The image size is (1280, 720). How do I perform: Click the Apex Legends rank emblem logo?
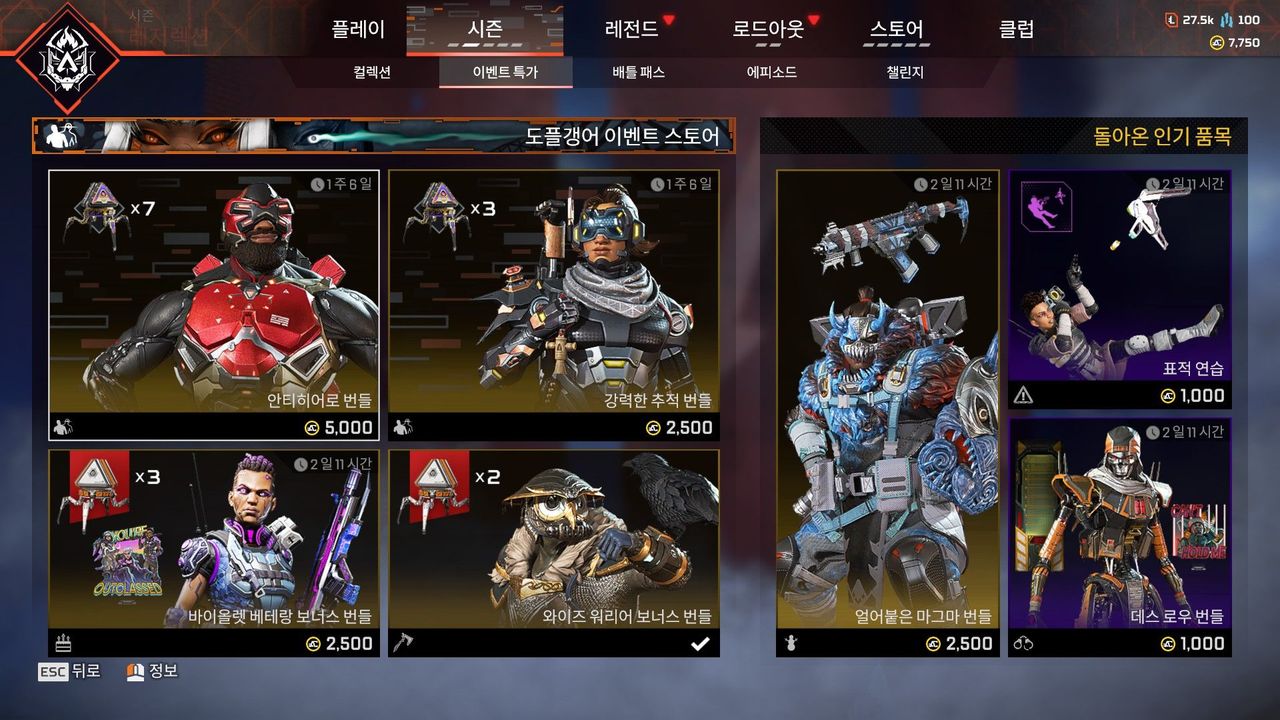click(68, 58)
